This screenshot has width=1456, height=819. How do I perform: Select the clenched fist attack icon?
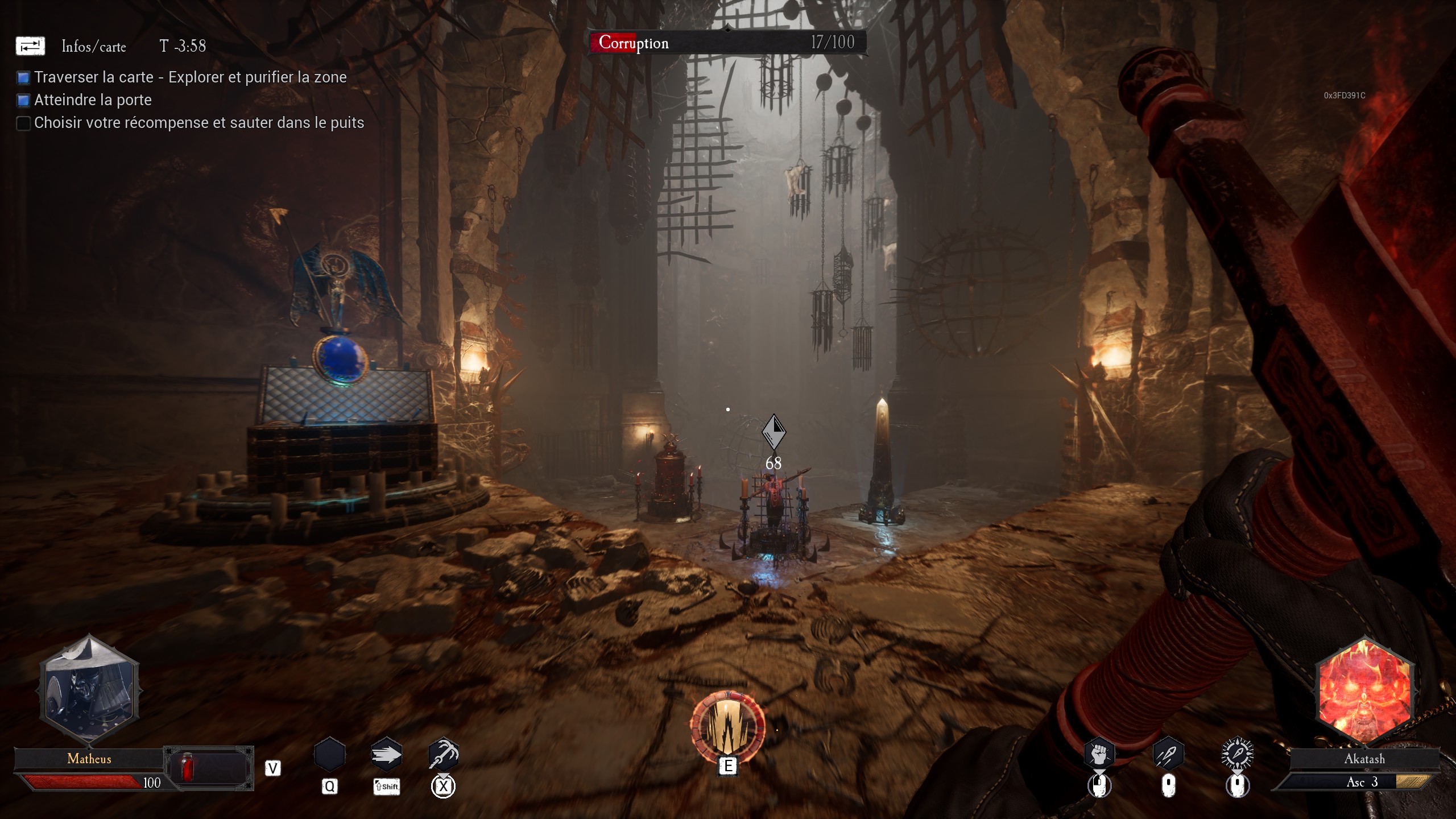(1099, 755)
